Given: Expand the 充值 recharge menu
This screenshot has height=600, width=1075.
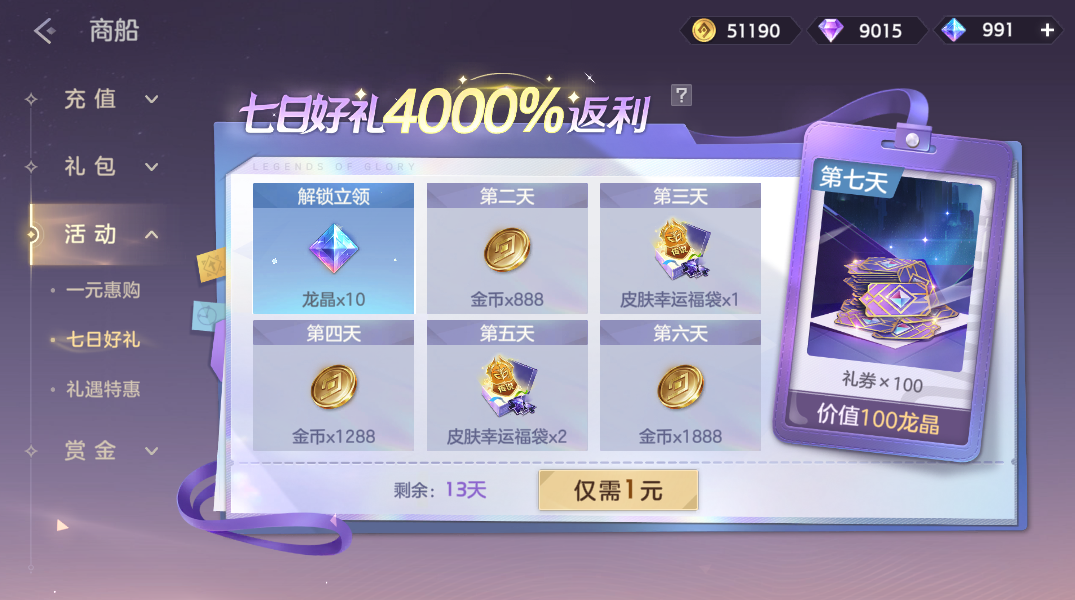Looking at the screenshot, I should [x=105, y=99].
